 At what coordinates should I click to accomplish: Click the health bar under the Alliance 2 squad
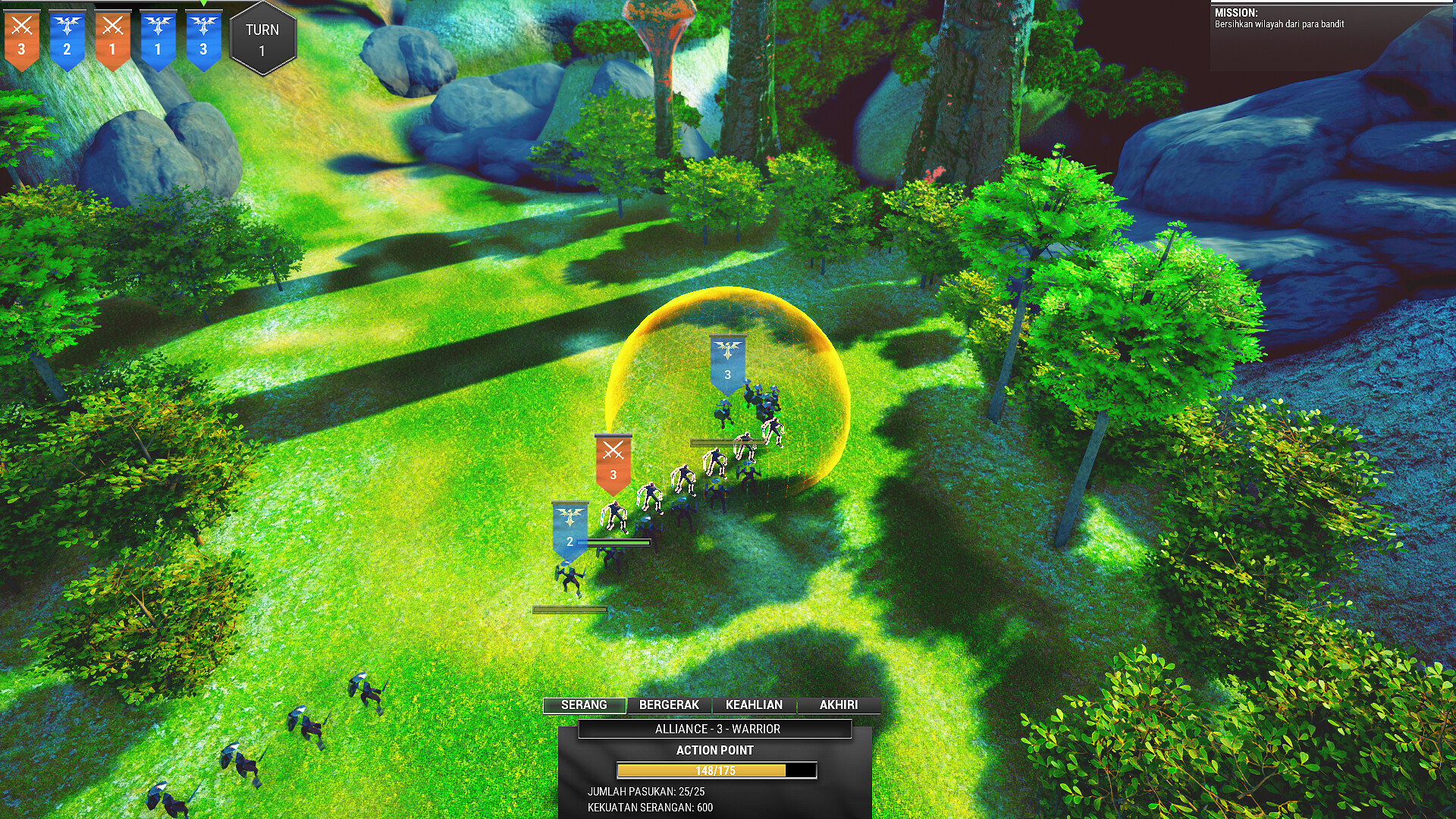coord(614,543)
